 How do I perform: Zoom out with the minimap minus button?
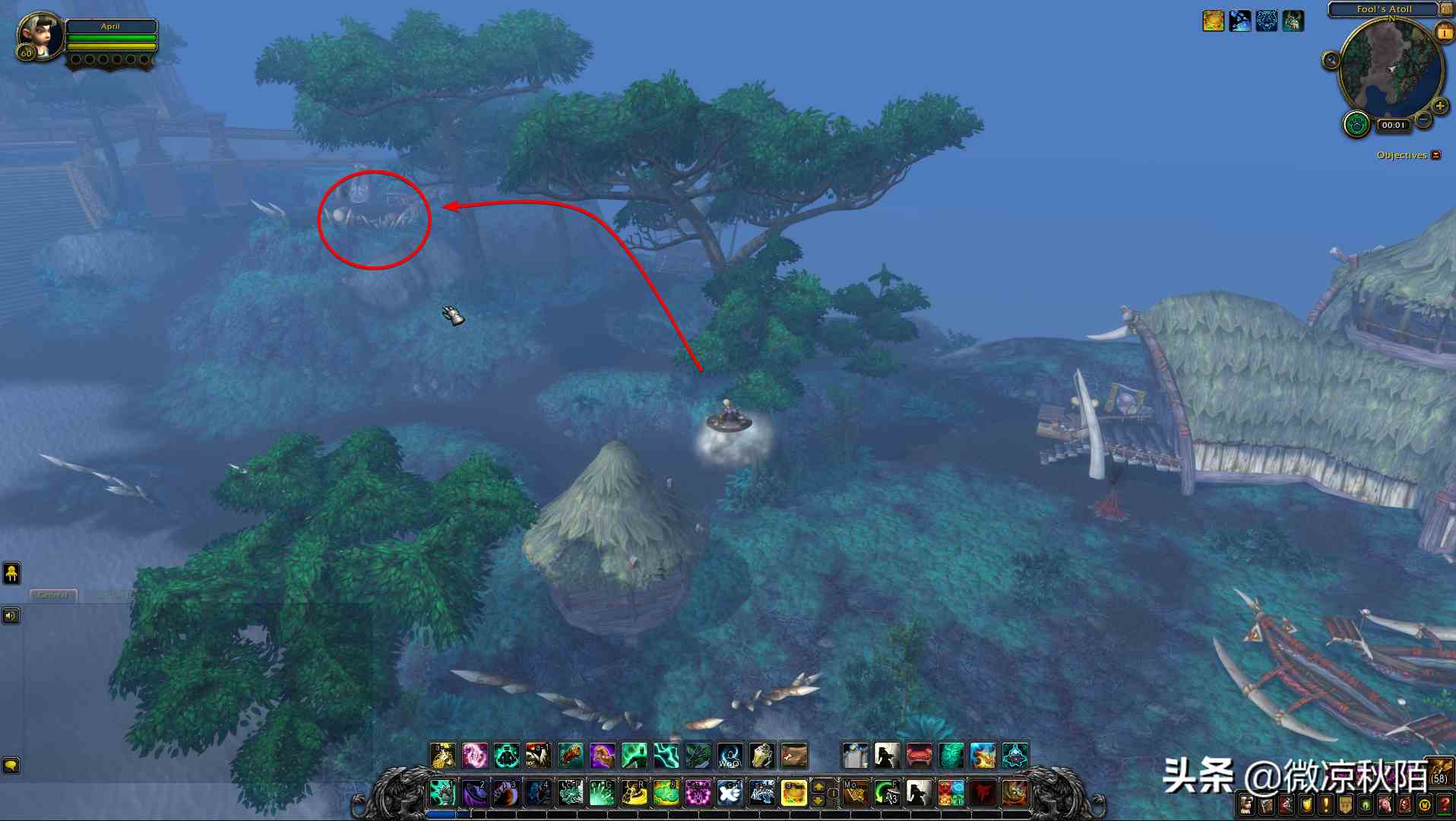point(1424,120)
